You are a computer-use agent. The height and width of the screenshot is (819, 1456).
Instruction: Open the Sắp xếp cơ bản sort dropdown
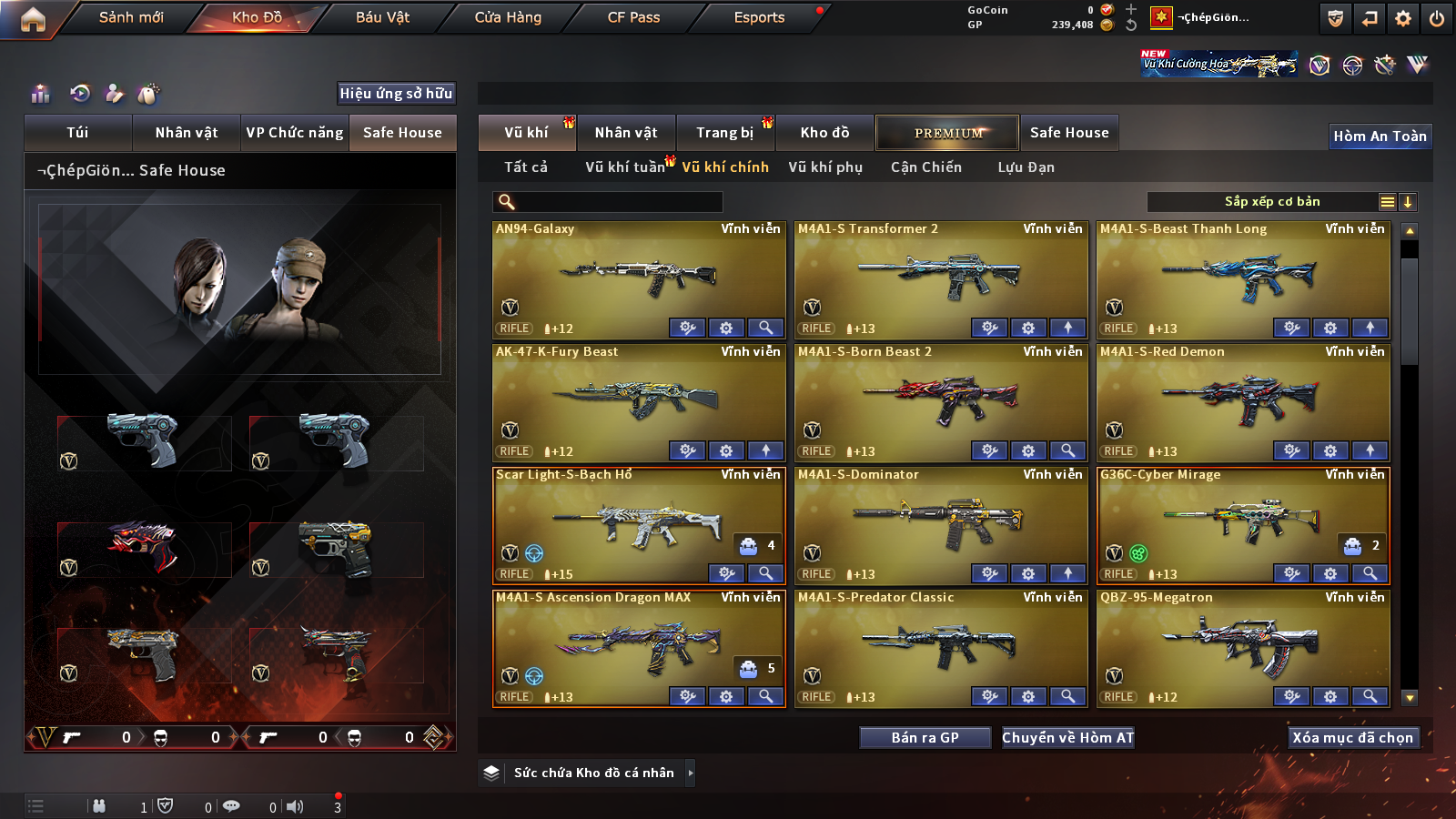[1271, 202]
